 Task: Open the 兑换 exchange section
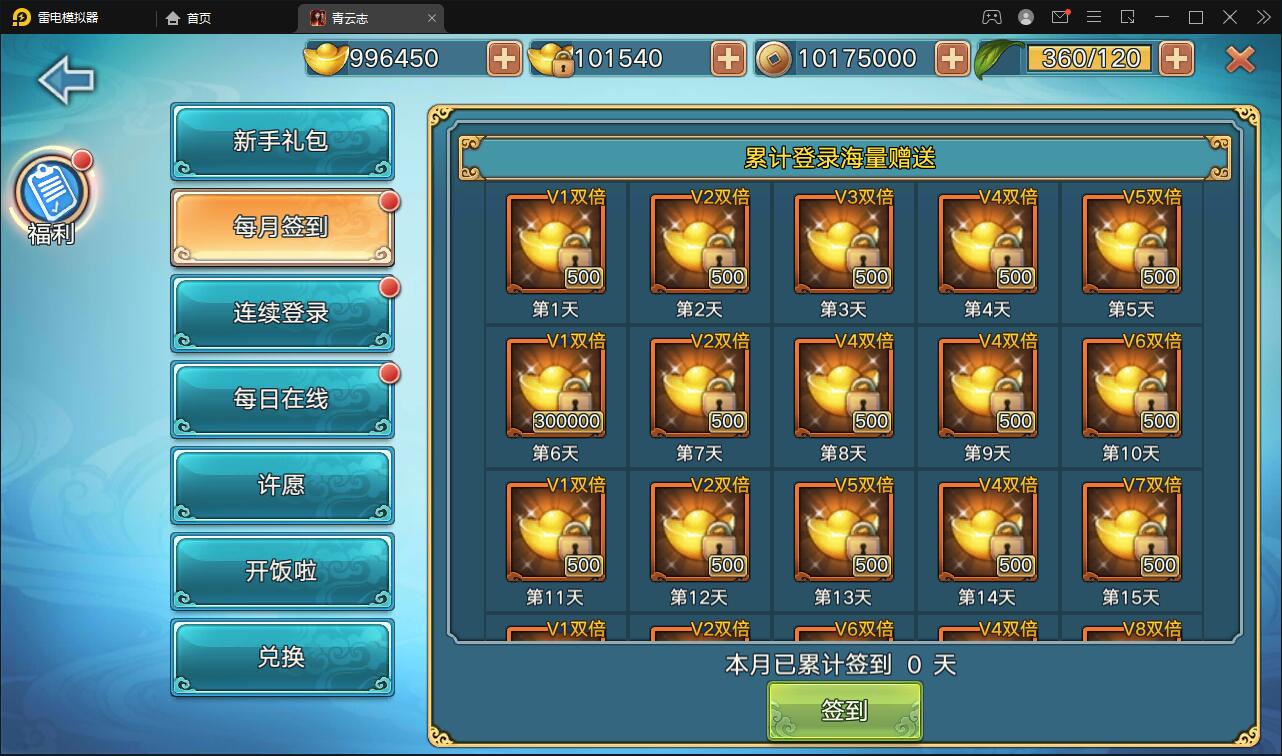coord(282,657)
